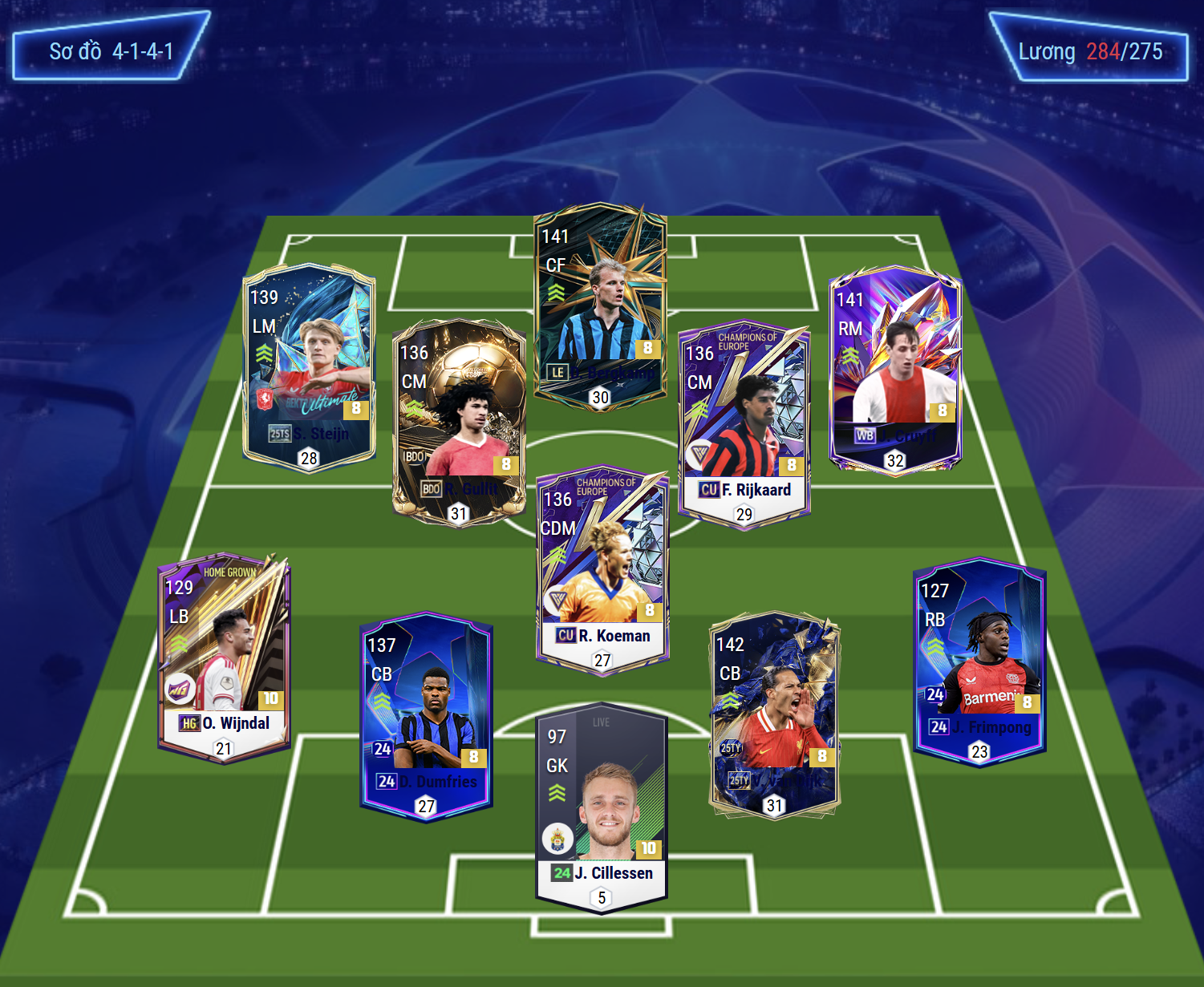Pick the F. Rijkaard CM card
This screenshot has height=987, width=1204.
[744, 424]
